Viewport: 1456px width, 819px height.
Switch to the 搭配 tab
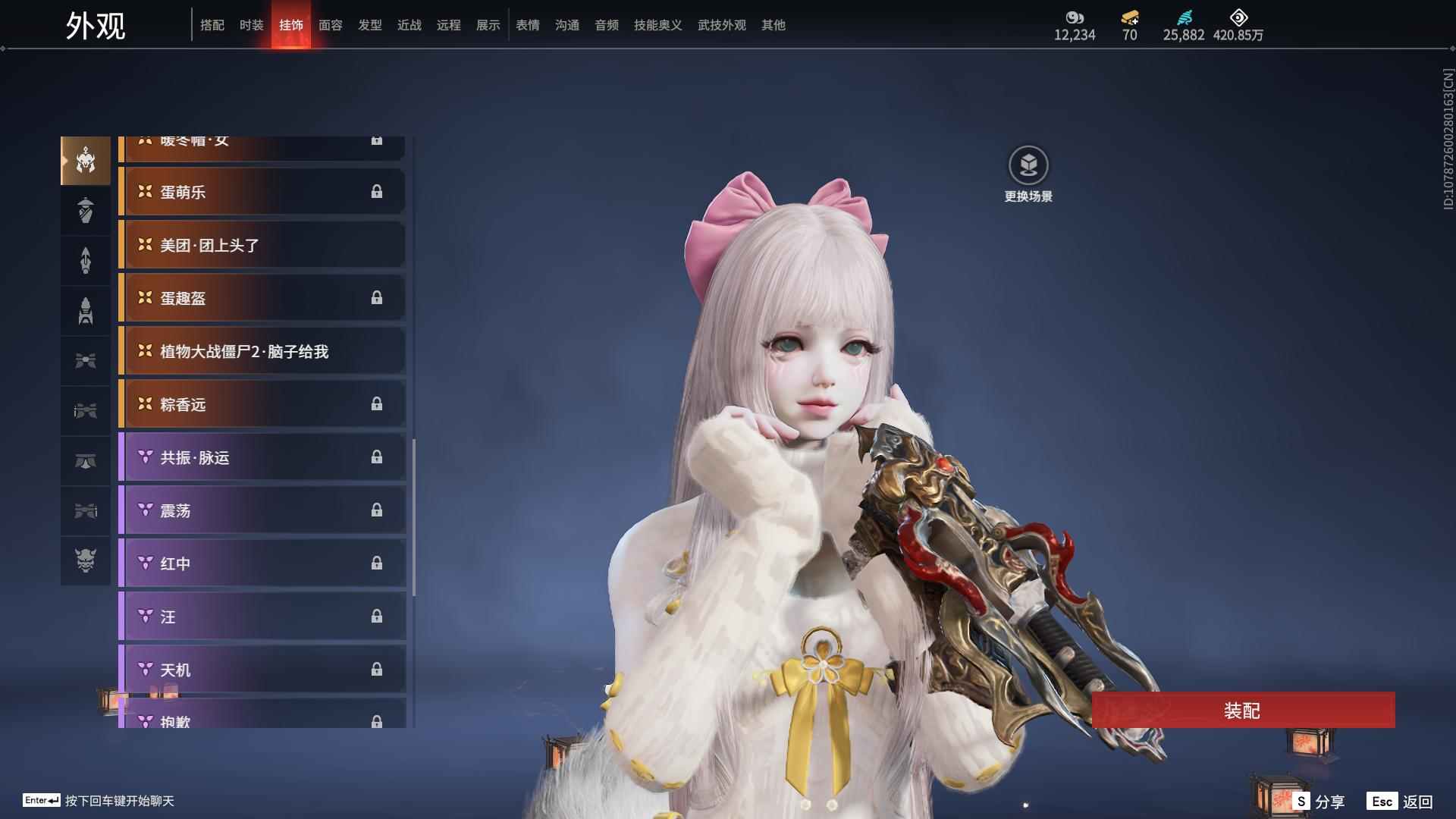[x=212, y=25]
